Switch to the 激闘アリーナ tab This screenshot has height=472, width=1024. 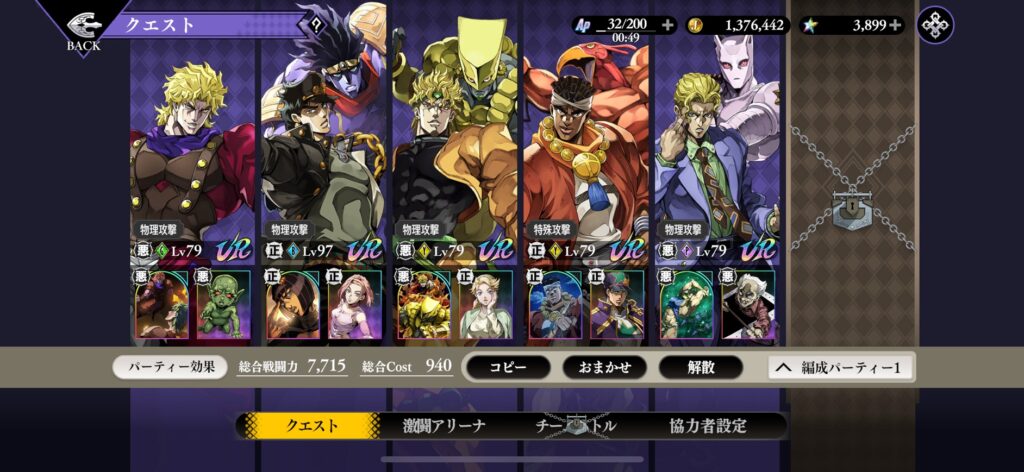444,425
